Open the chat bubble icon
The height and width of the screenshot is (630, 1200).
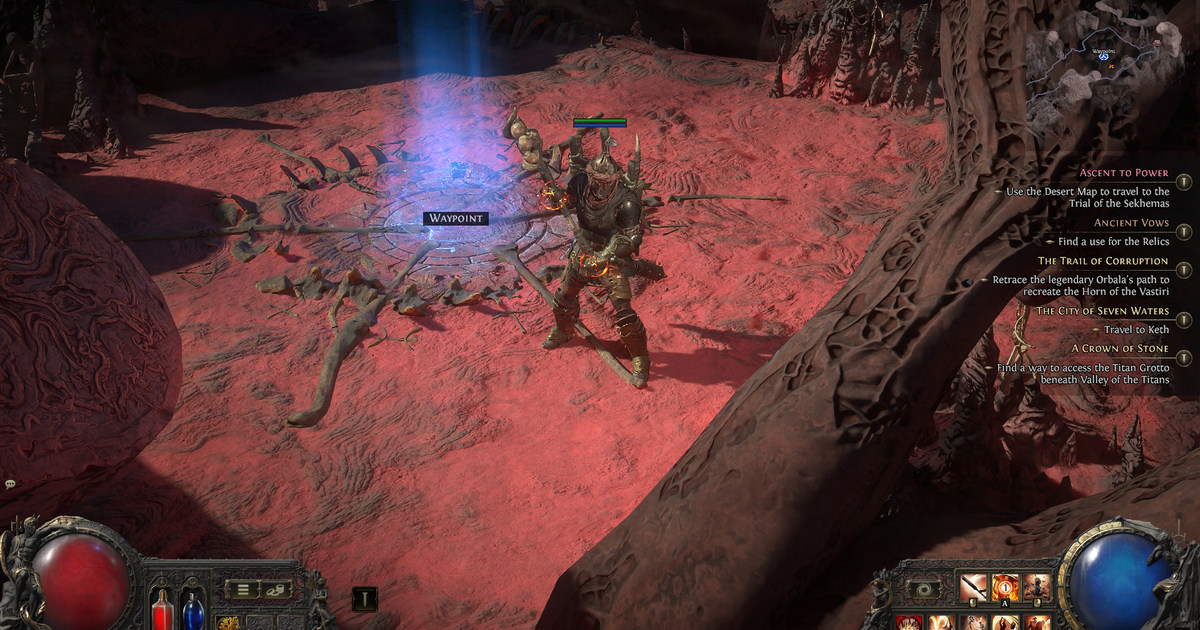pos(10,484)
